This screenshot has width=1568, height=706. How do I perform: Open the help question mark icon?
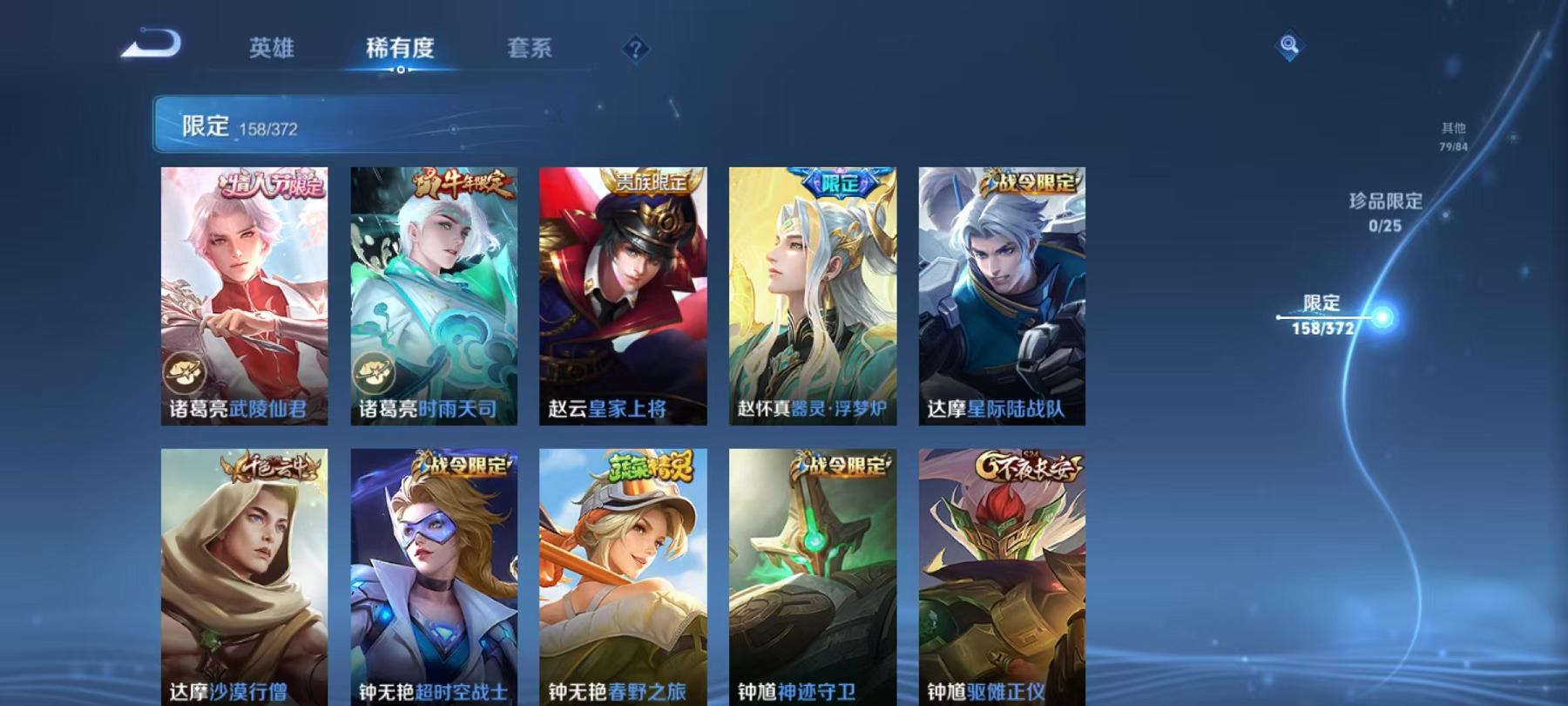click(x=637, y=50)
